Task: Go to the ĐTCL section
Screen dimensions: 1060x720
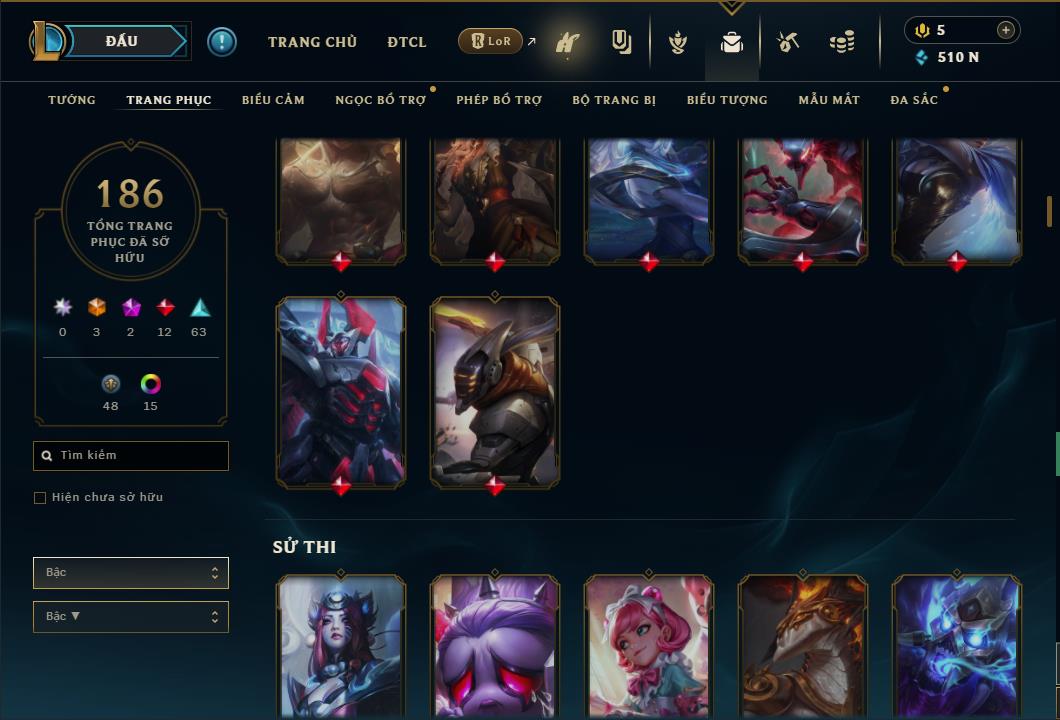Action: (x=407, y=42)
